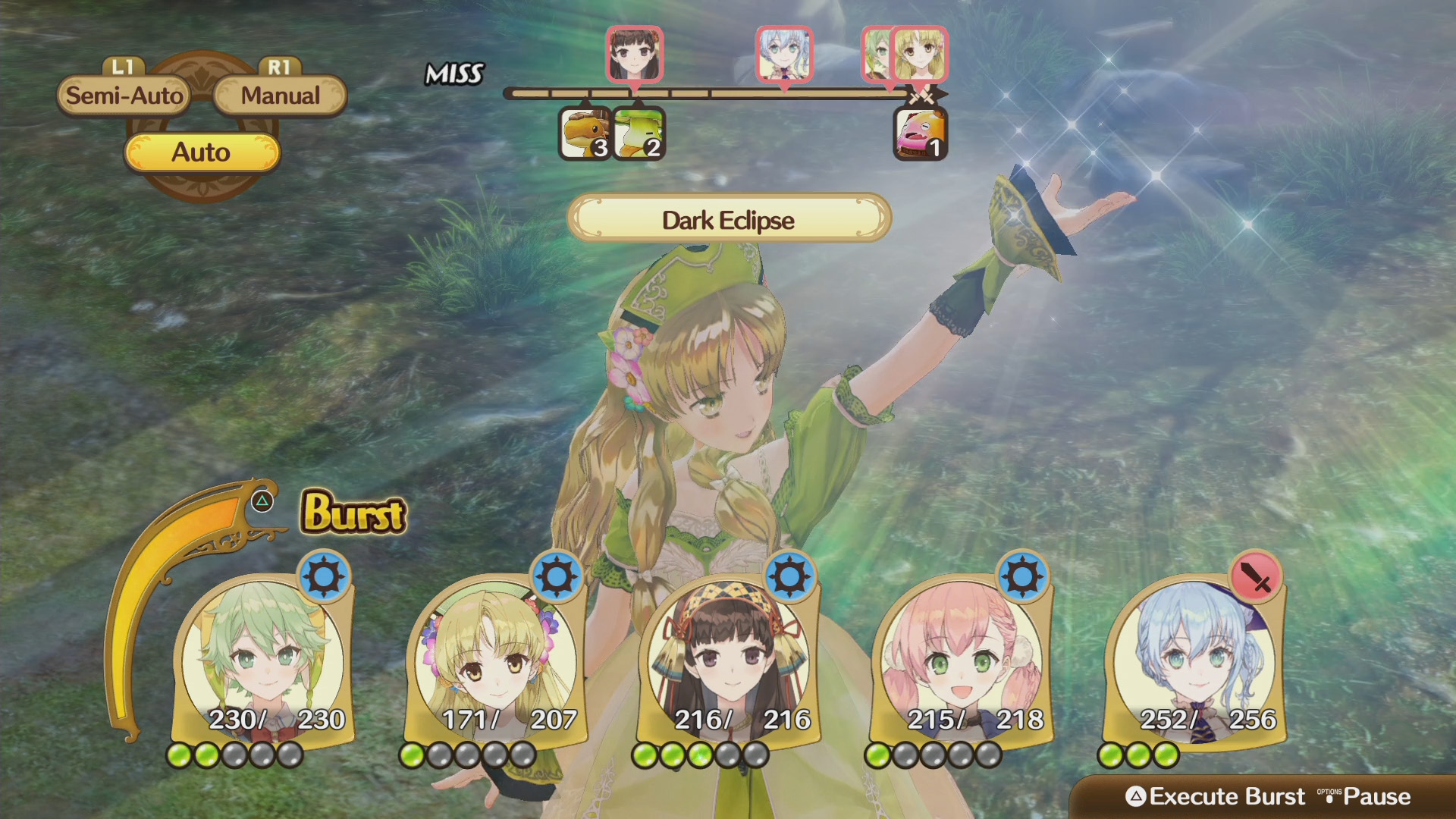
Task: Click the Dark Eclipse skill name banner
Action: 728,219
